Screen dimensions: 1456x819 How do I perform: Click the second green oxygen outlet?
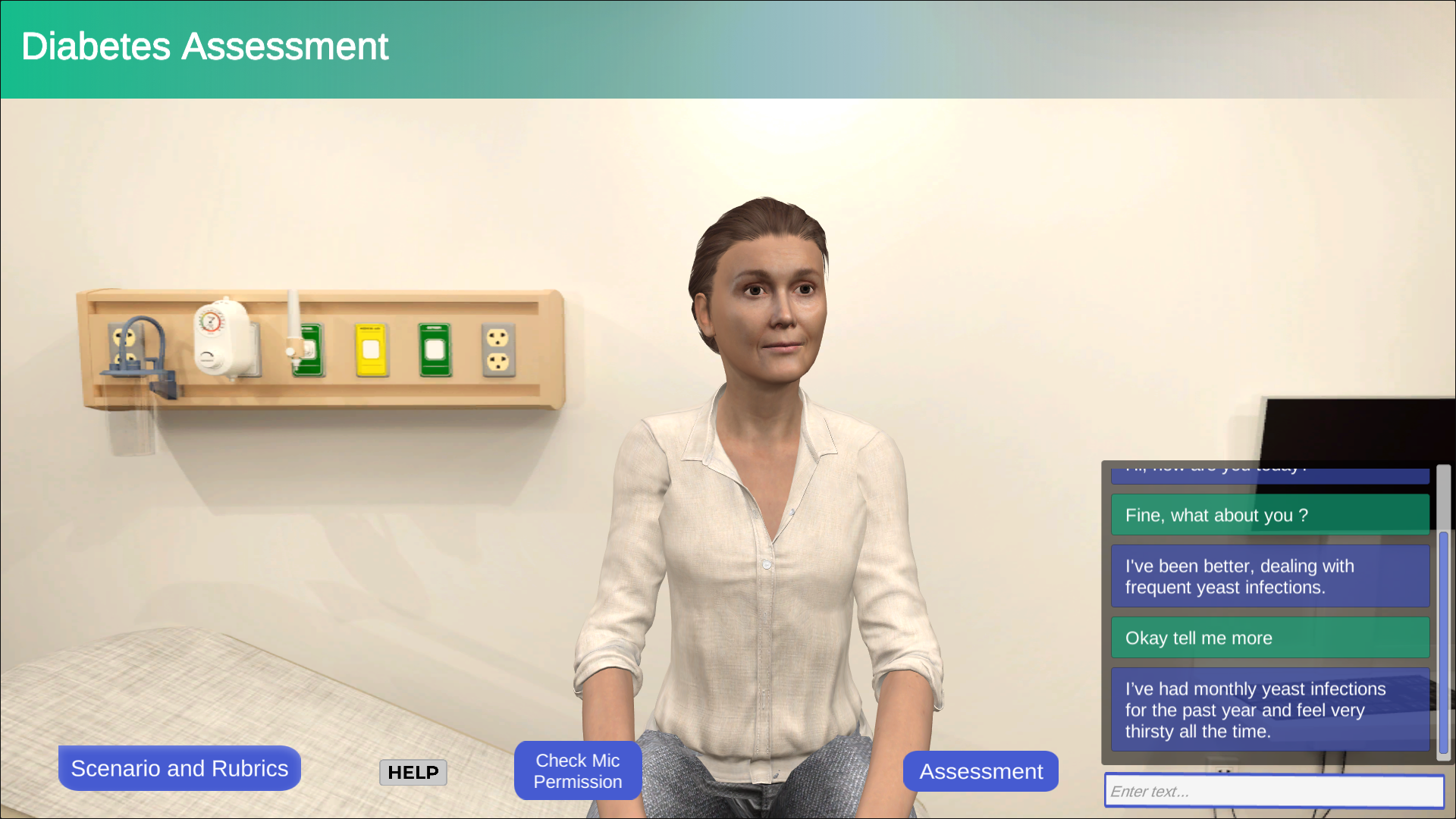435,349
